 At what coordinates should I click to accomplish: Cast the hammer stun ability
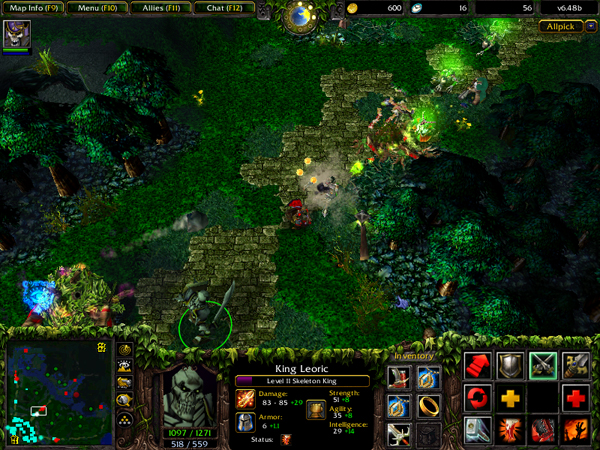477,431
